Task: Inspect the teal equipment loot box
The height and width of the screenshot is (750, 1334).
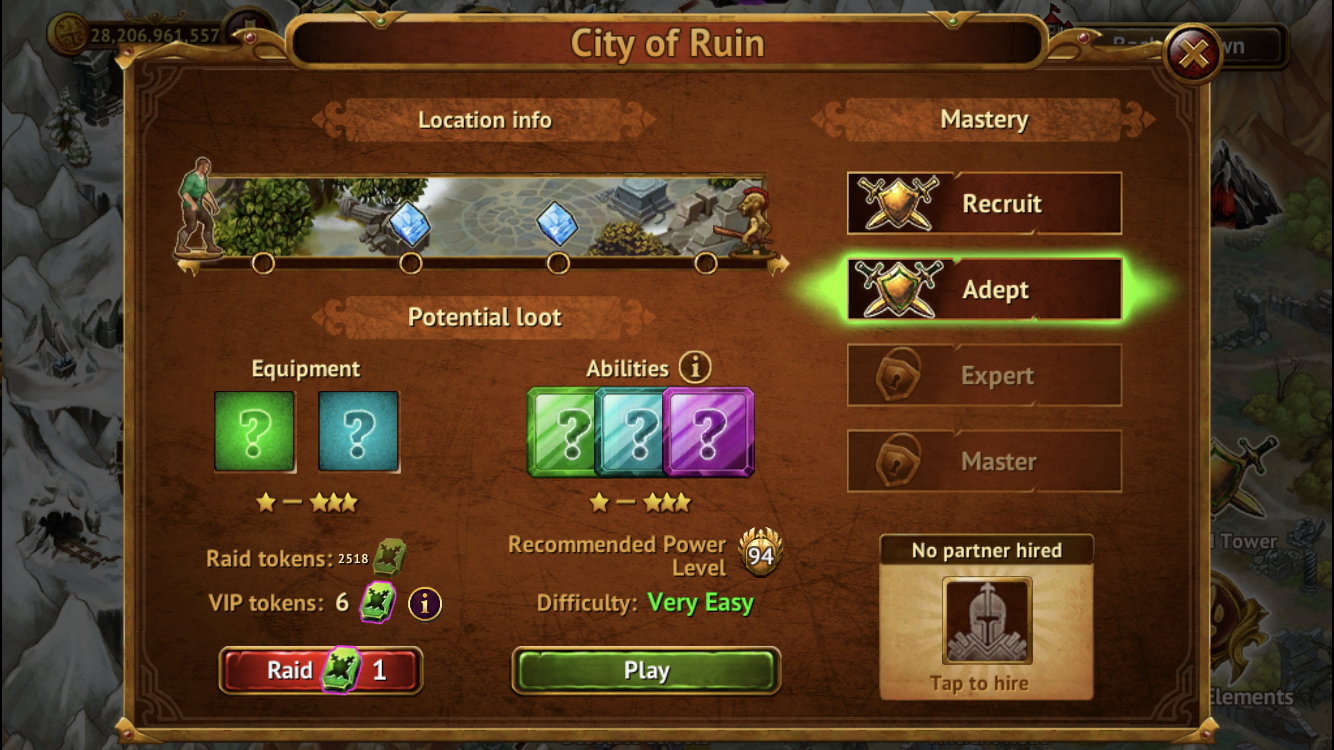Action: (x=358, y=431)
